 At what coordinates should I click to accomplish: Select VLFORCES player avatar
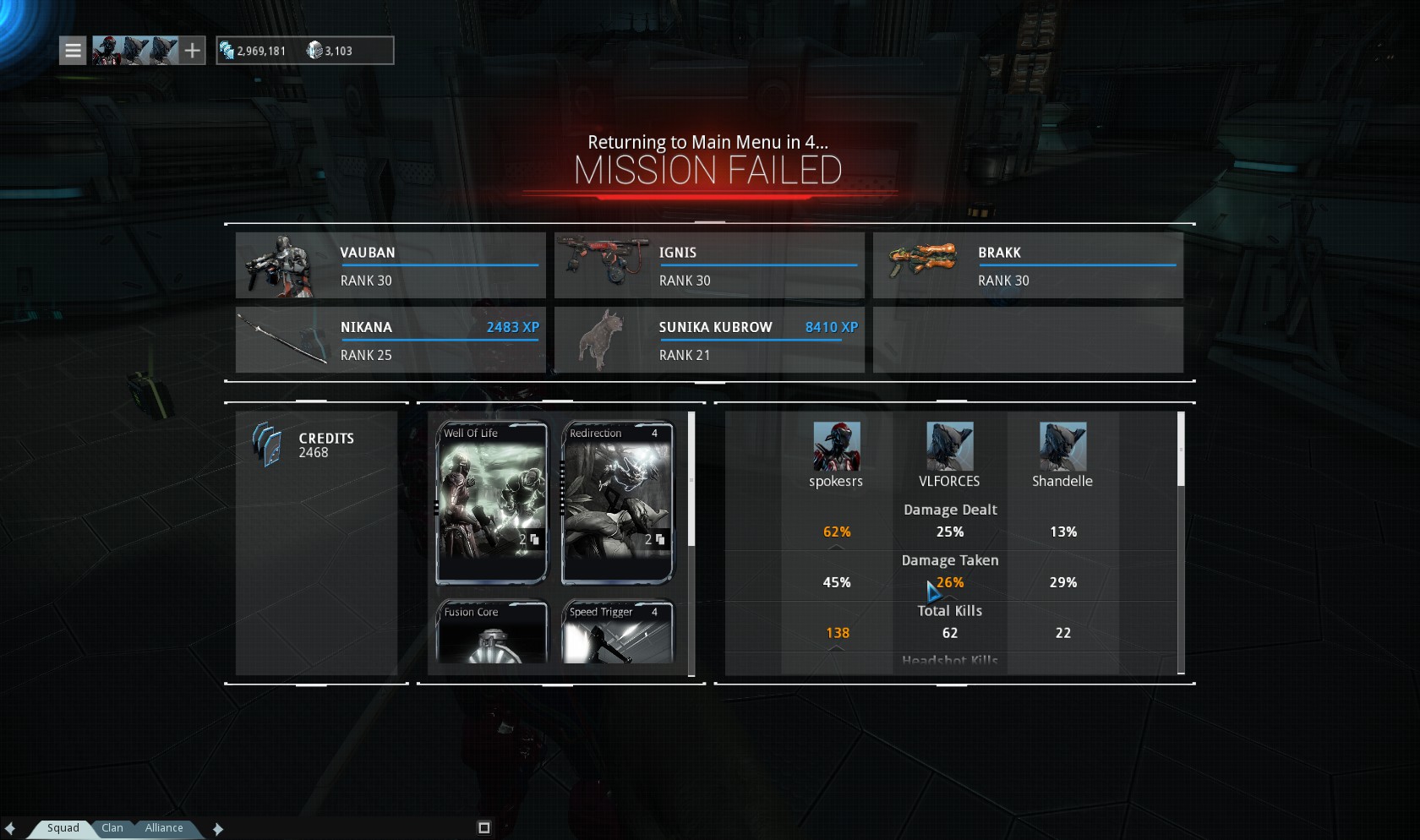[x=949, y=446]
